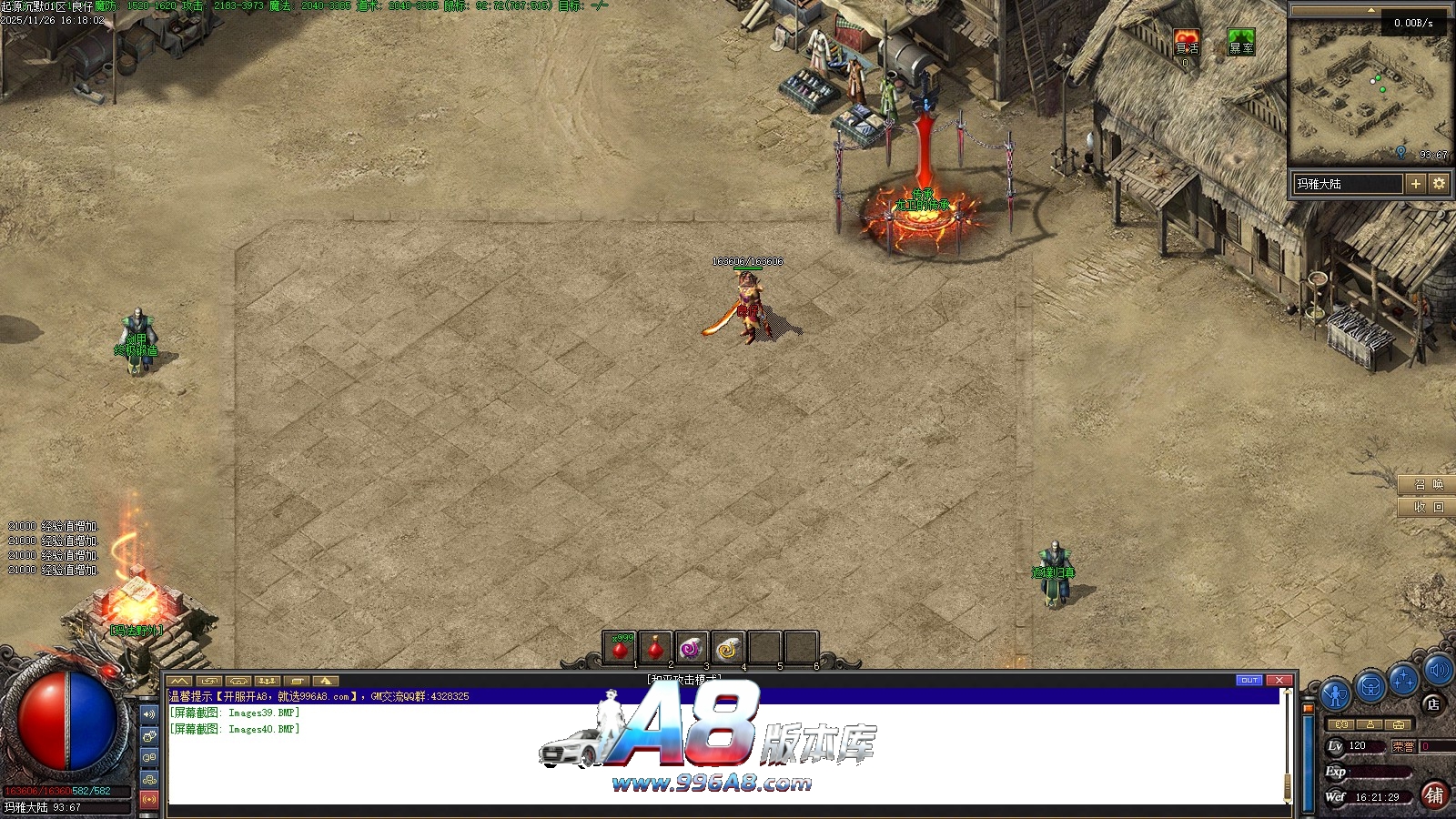Click the green 暴率 drop rate icon
Image resolution: width=1456 pixels, height=819 pixels.
[x=1241, y=43]
